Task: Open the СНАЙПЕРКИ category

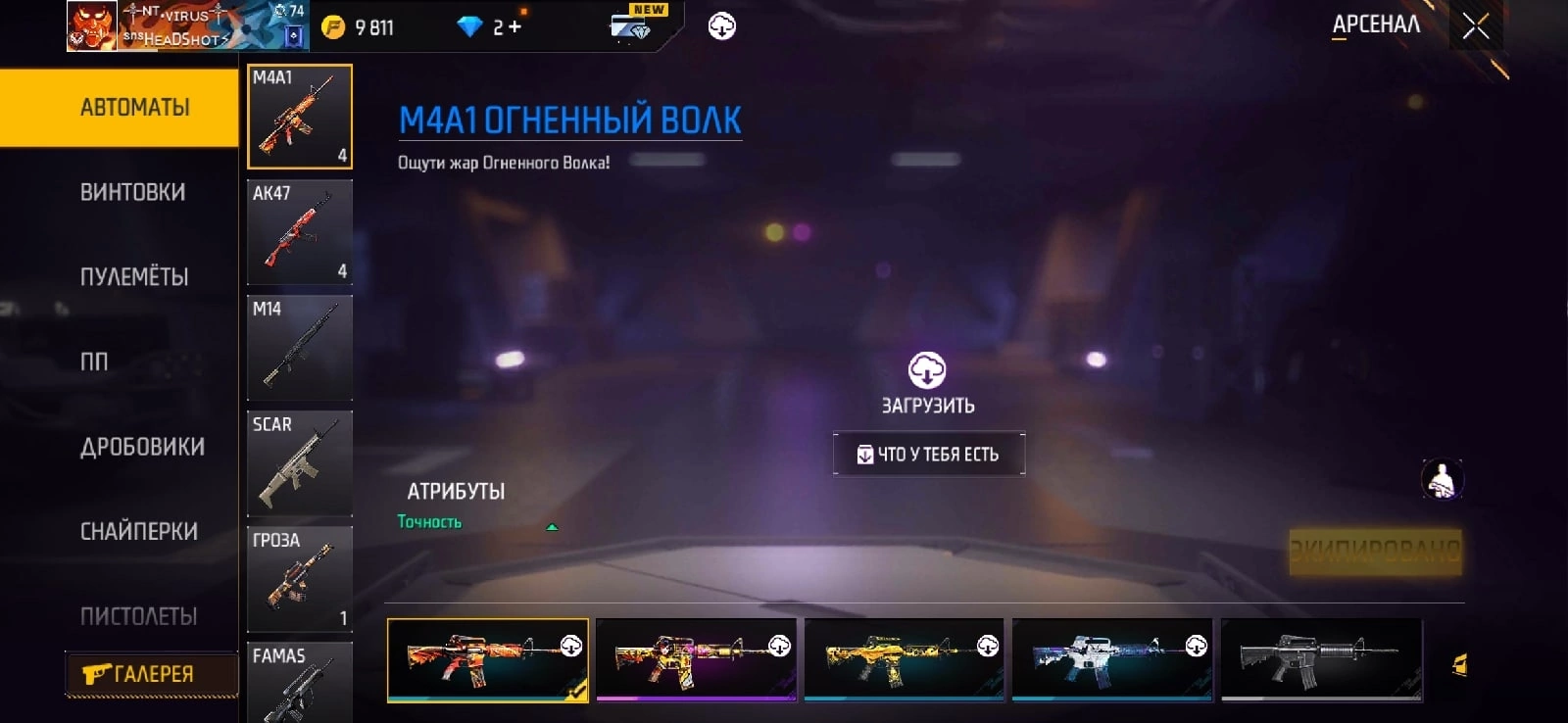Action: [x=139, y=531]
